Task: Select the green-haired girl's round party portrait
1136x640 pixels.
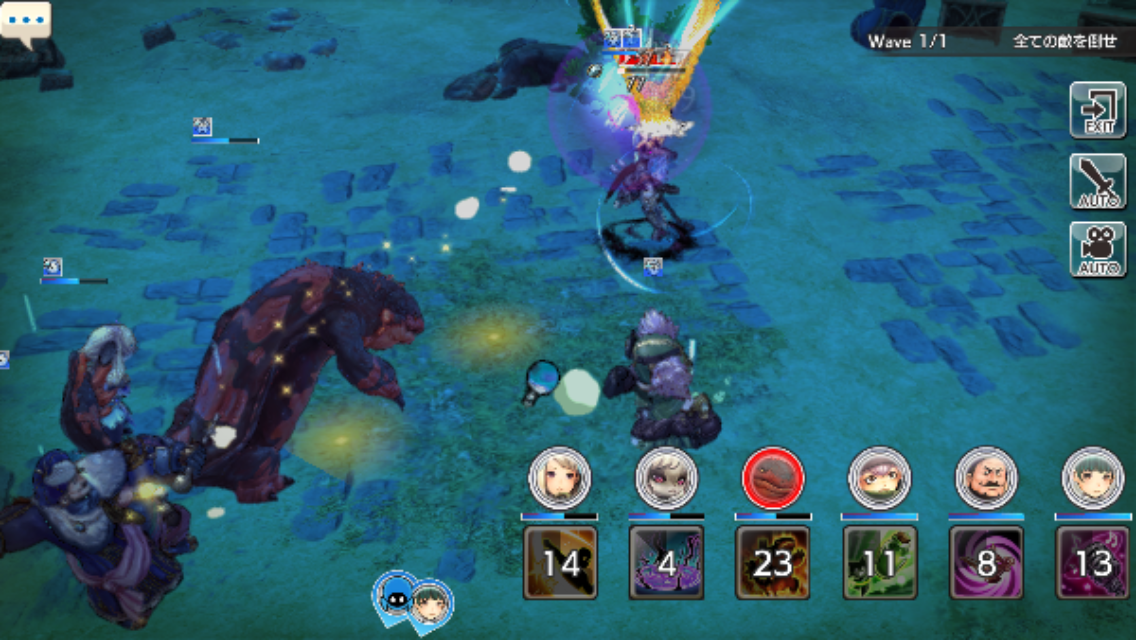Action: pos(1093,478)
